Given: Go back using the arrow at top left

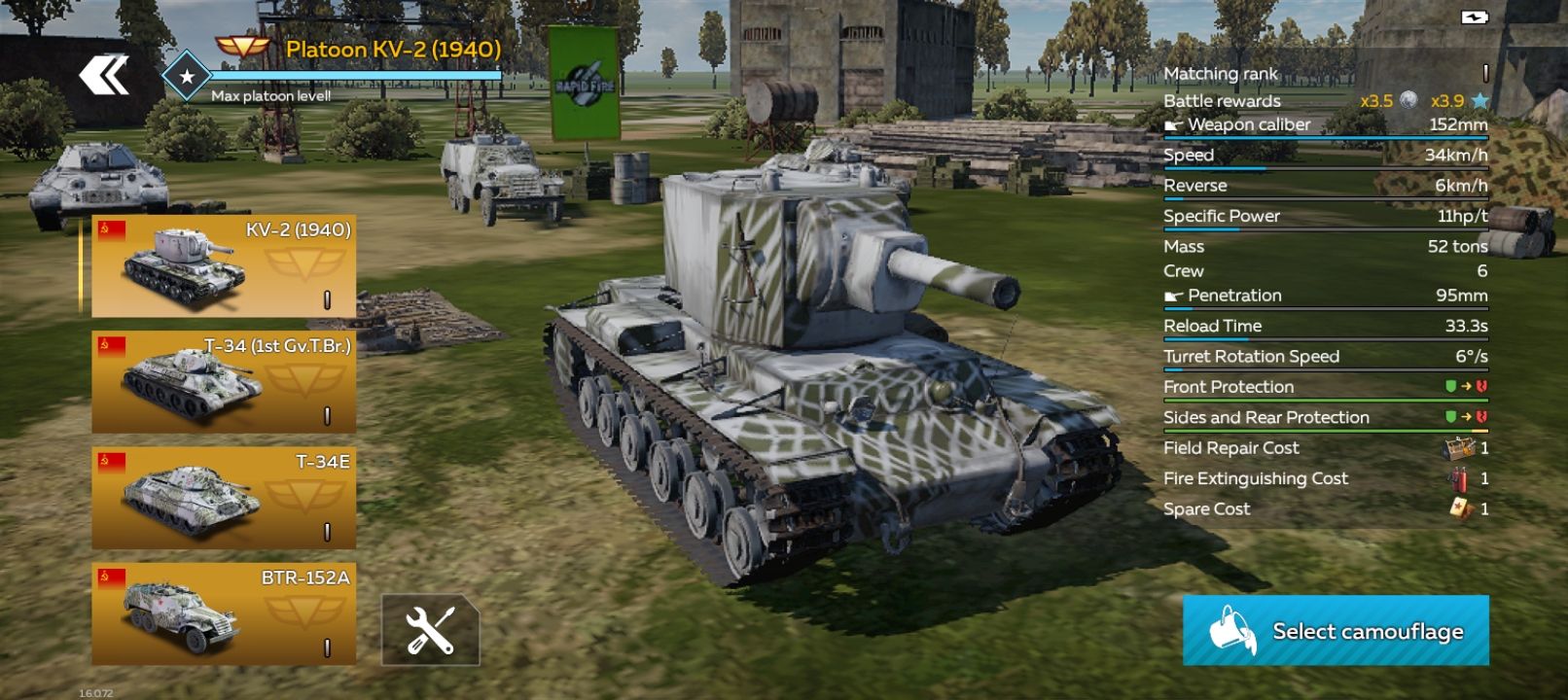Looking at the screenshot, I should [x=104, y=73].
